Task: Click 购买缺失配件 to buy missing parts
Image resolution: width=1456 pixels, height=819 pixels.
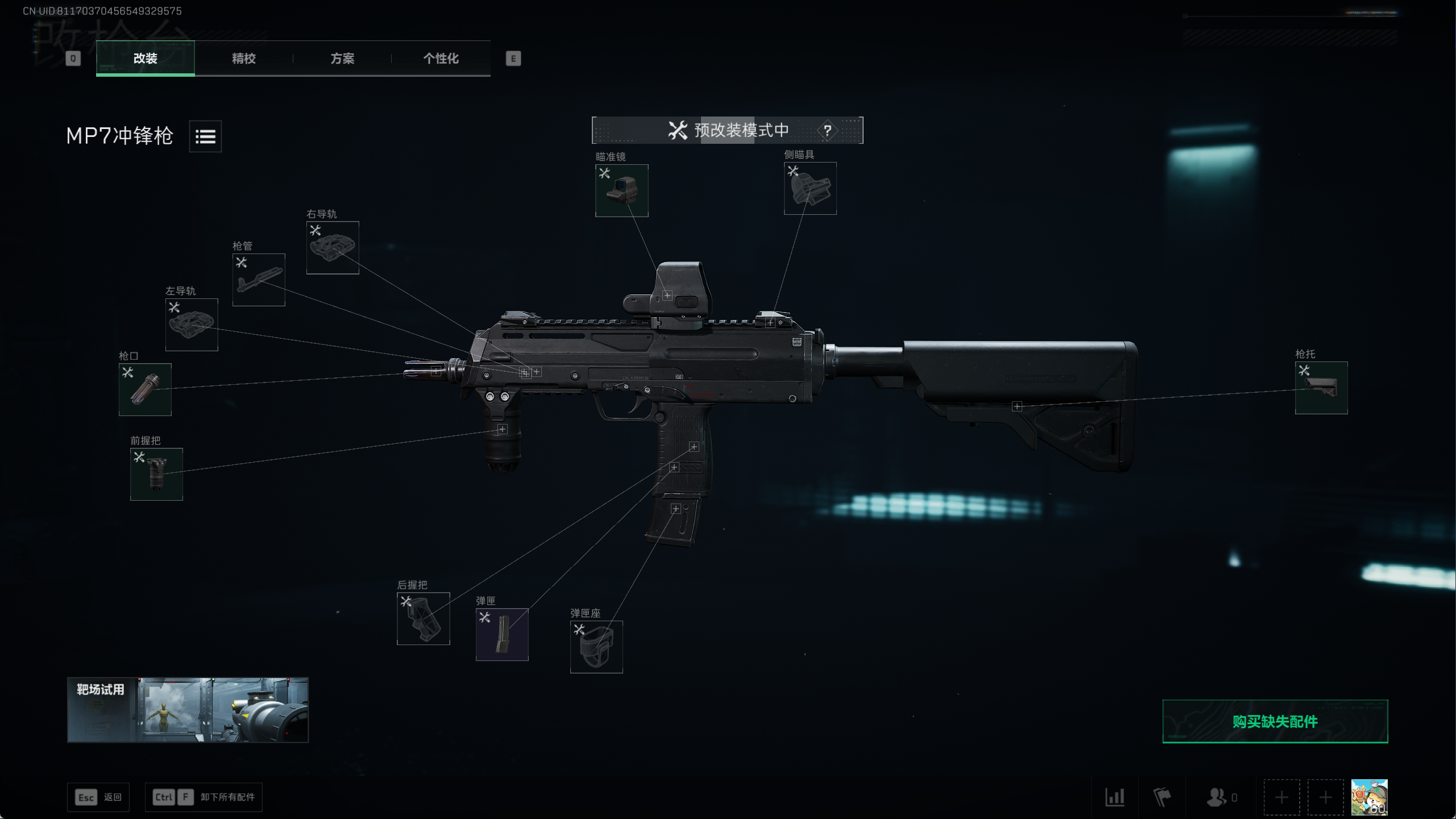Action: [1275, 721]
